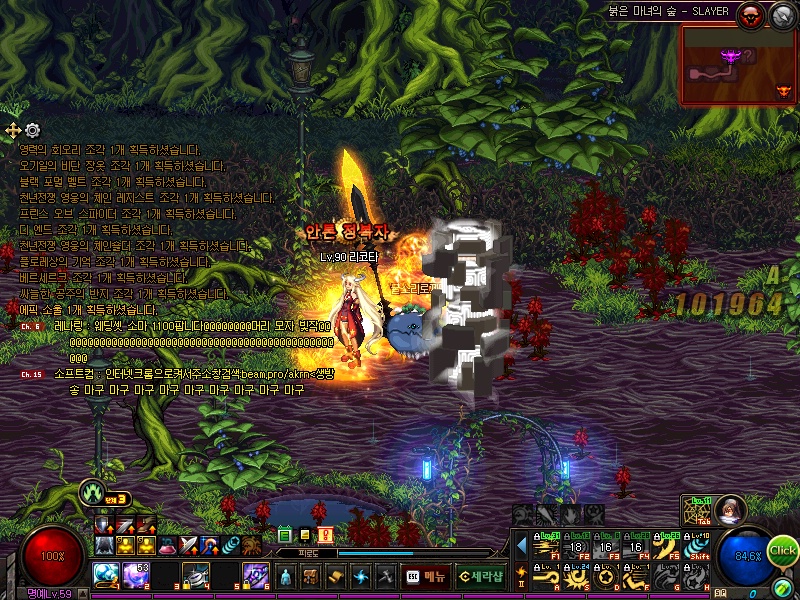Click the dungeon minimap

738,65
